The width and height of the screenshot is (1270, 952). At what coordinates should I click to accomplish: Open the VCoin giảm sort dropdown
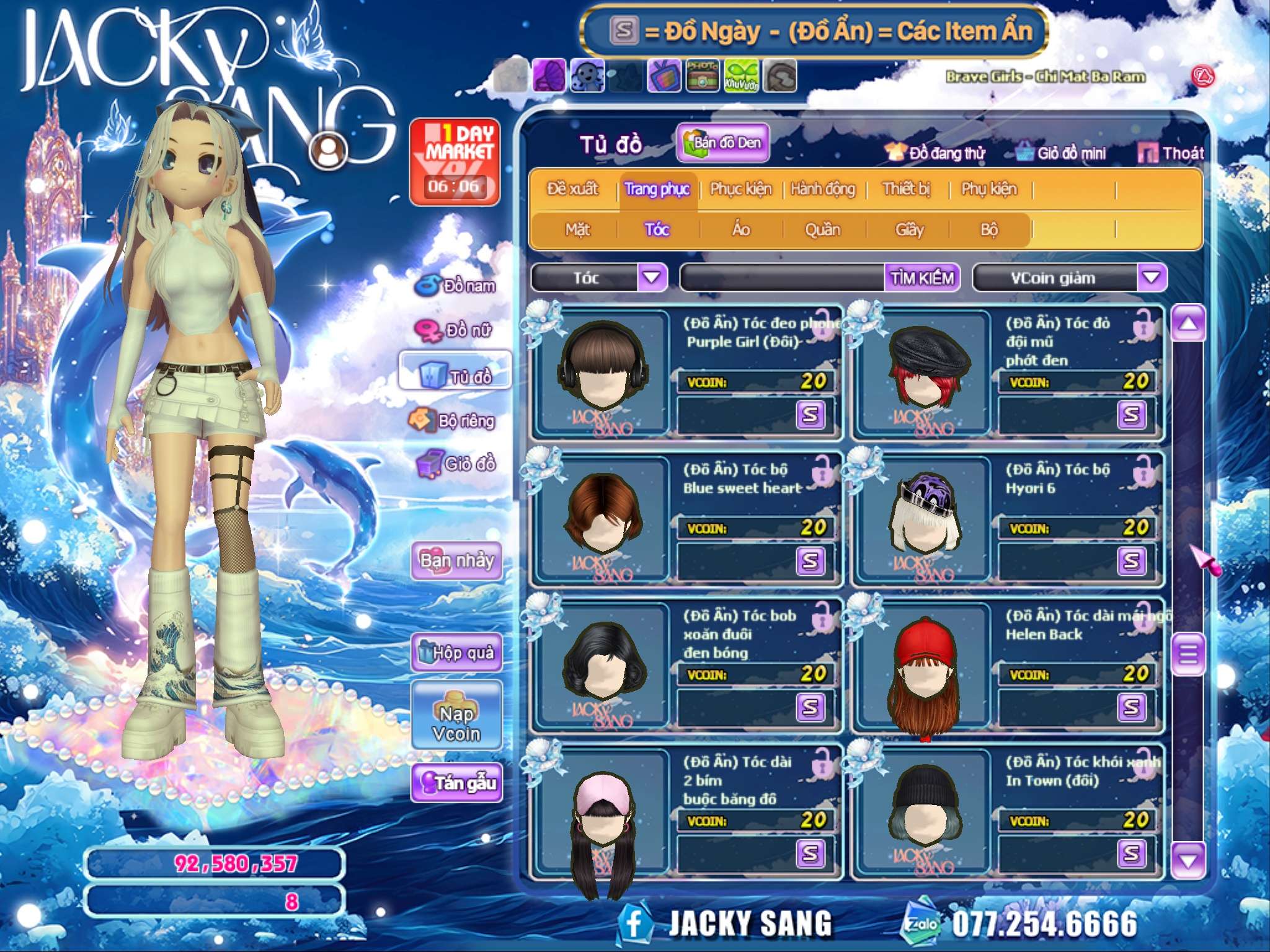[x=1151, y=278]
